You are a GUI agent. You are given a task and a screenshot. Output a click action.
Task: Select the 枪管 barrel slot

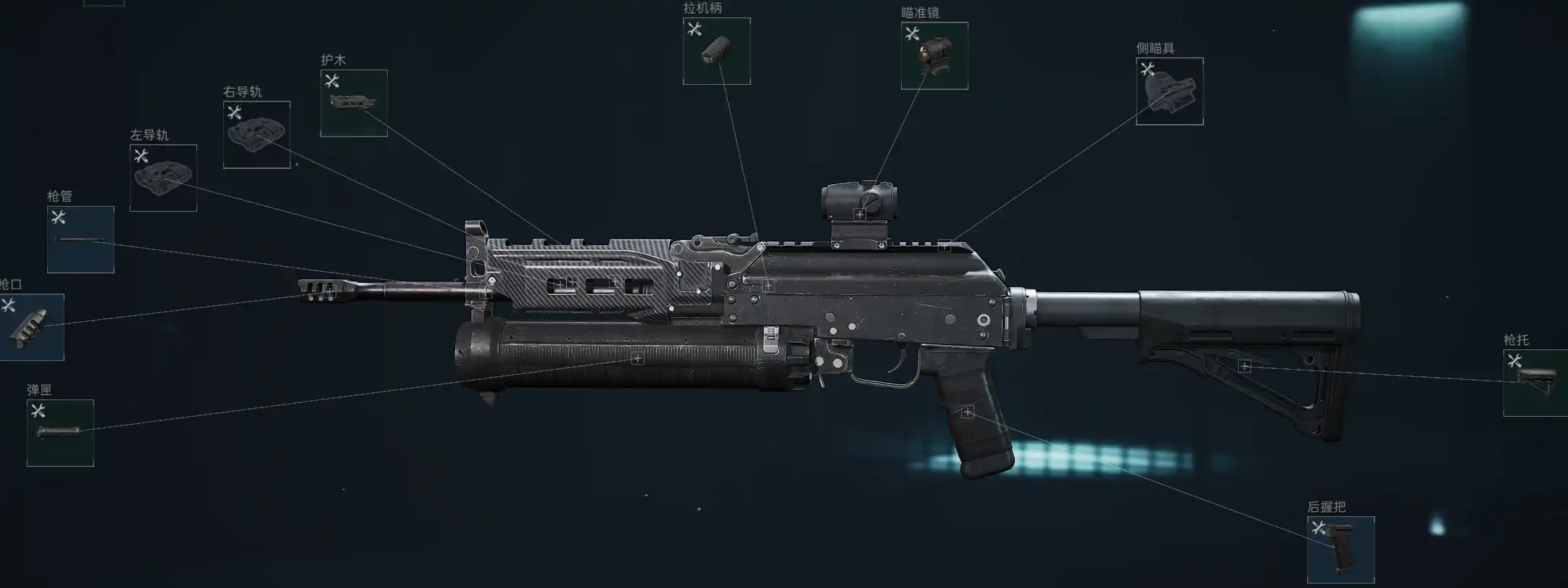[80, 240]
